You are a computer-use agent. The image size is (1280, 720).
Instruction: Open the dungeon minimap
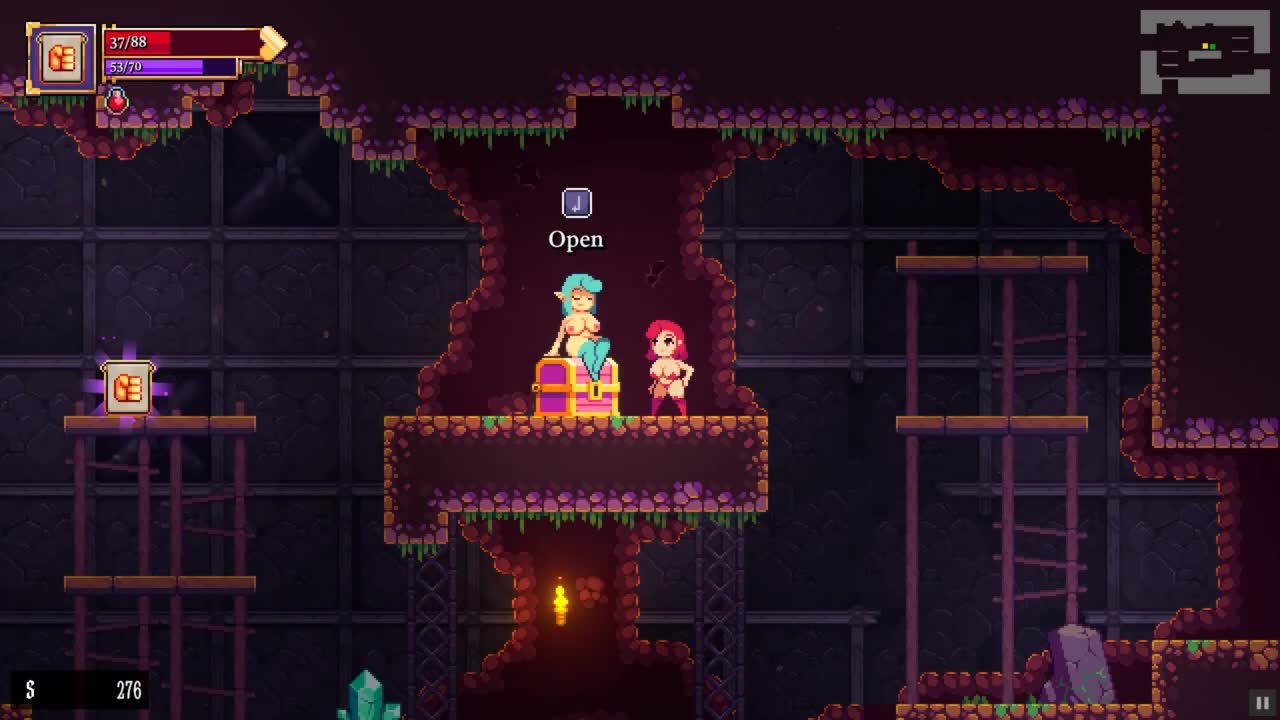coord(1205,51)
